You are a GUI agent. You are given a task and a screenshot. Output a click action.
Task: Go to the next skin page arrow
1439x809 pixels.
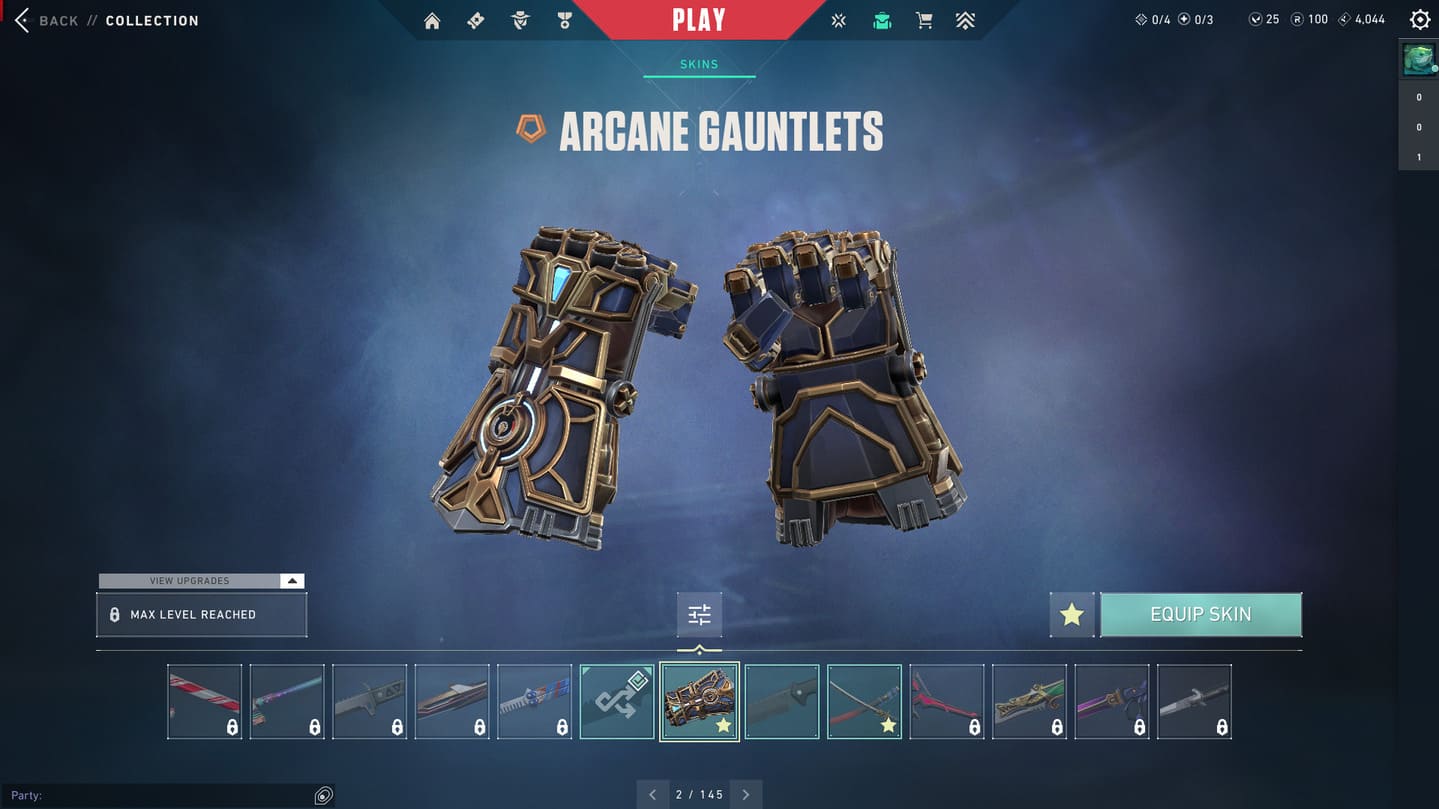click(x=746, y=795)
